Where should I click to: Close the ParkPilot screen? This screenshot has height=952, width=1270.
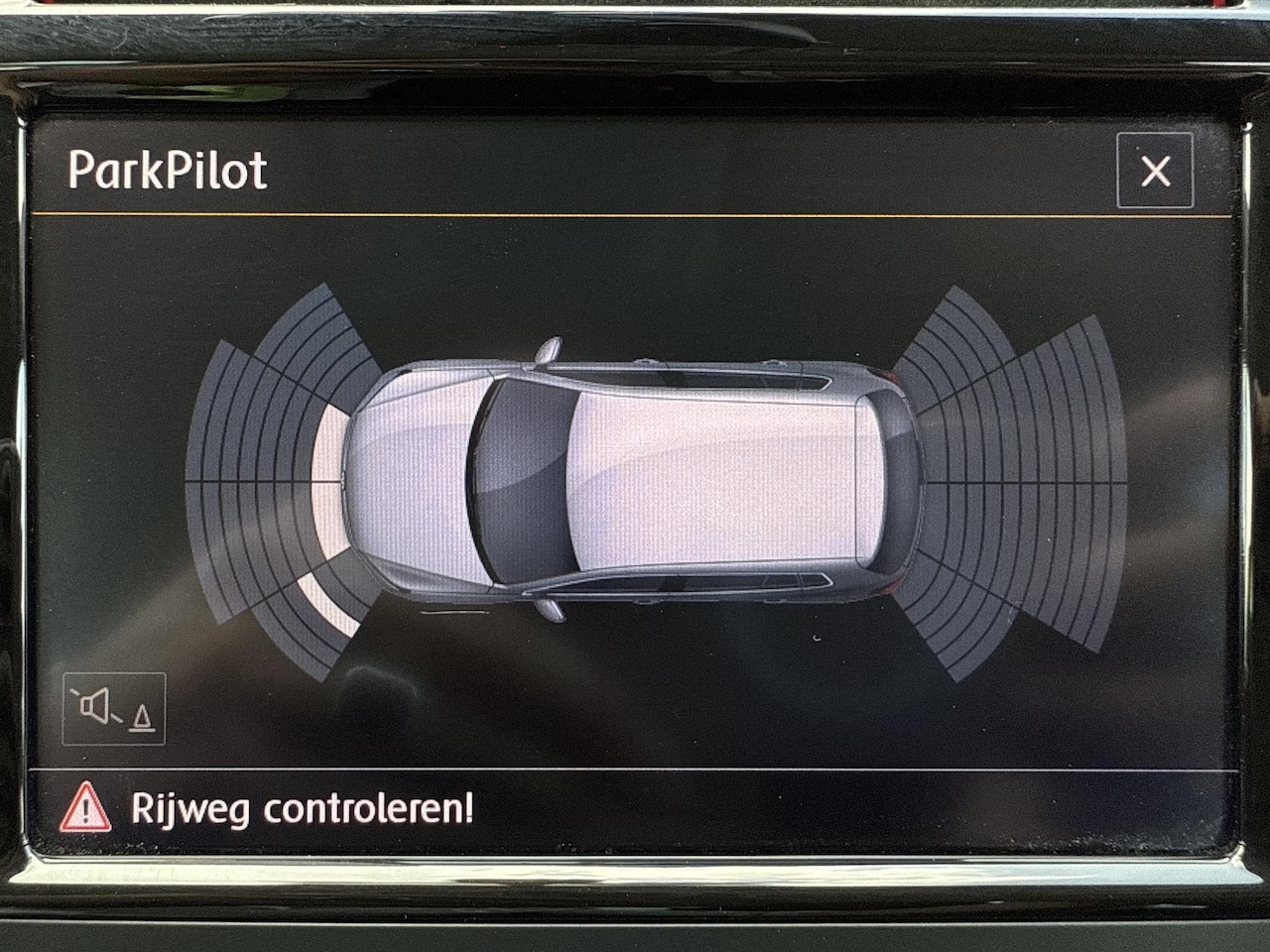1154,172
